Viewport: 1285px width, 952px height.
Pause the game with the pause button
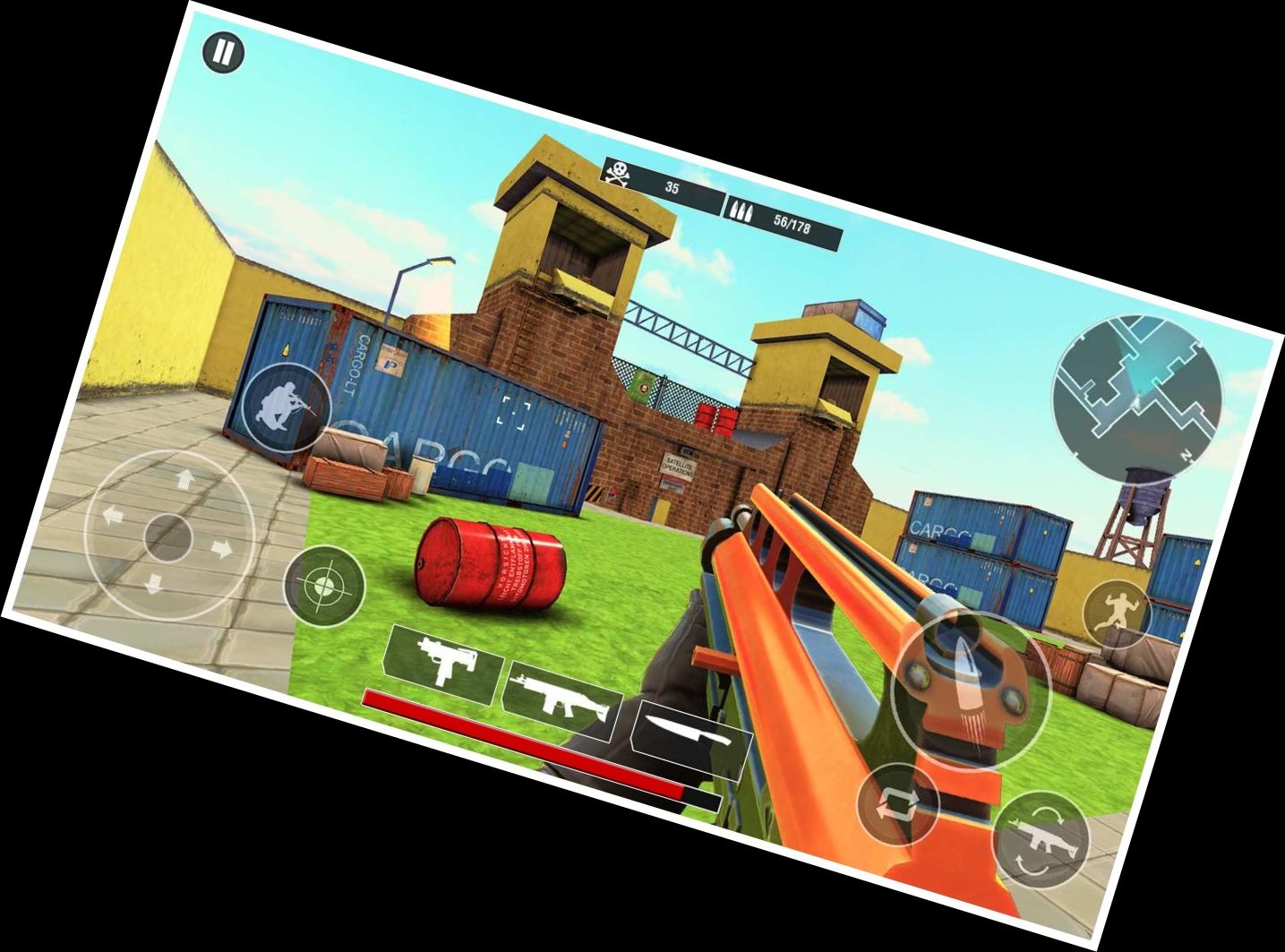pos(223,54)
